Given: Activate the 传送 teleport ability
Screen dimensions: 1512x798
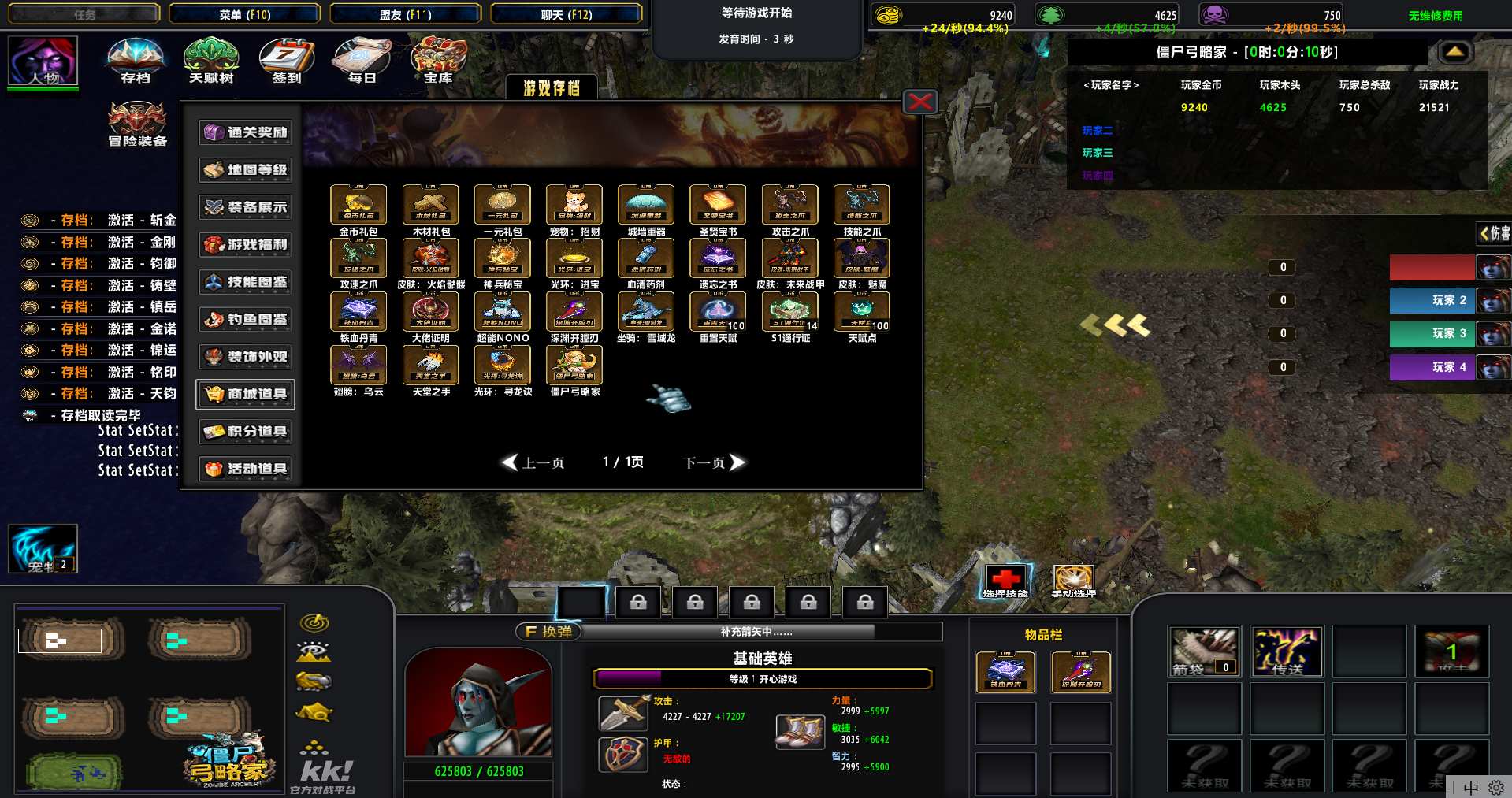Looking at the screenshot, I should [1287, 651].
